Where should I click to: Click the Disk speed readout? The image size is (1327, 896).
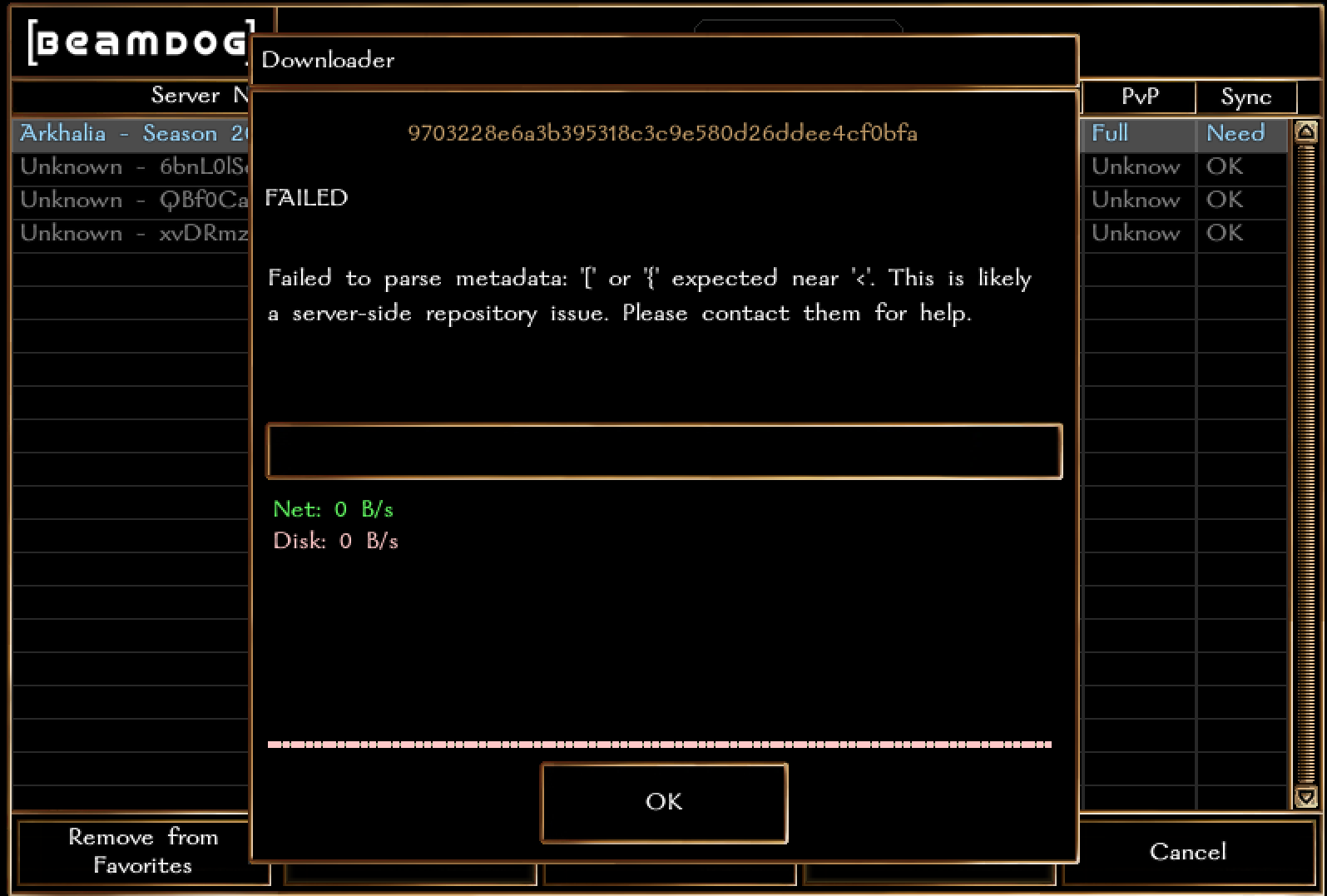[x=335, y=541]
